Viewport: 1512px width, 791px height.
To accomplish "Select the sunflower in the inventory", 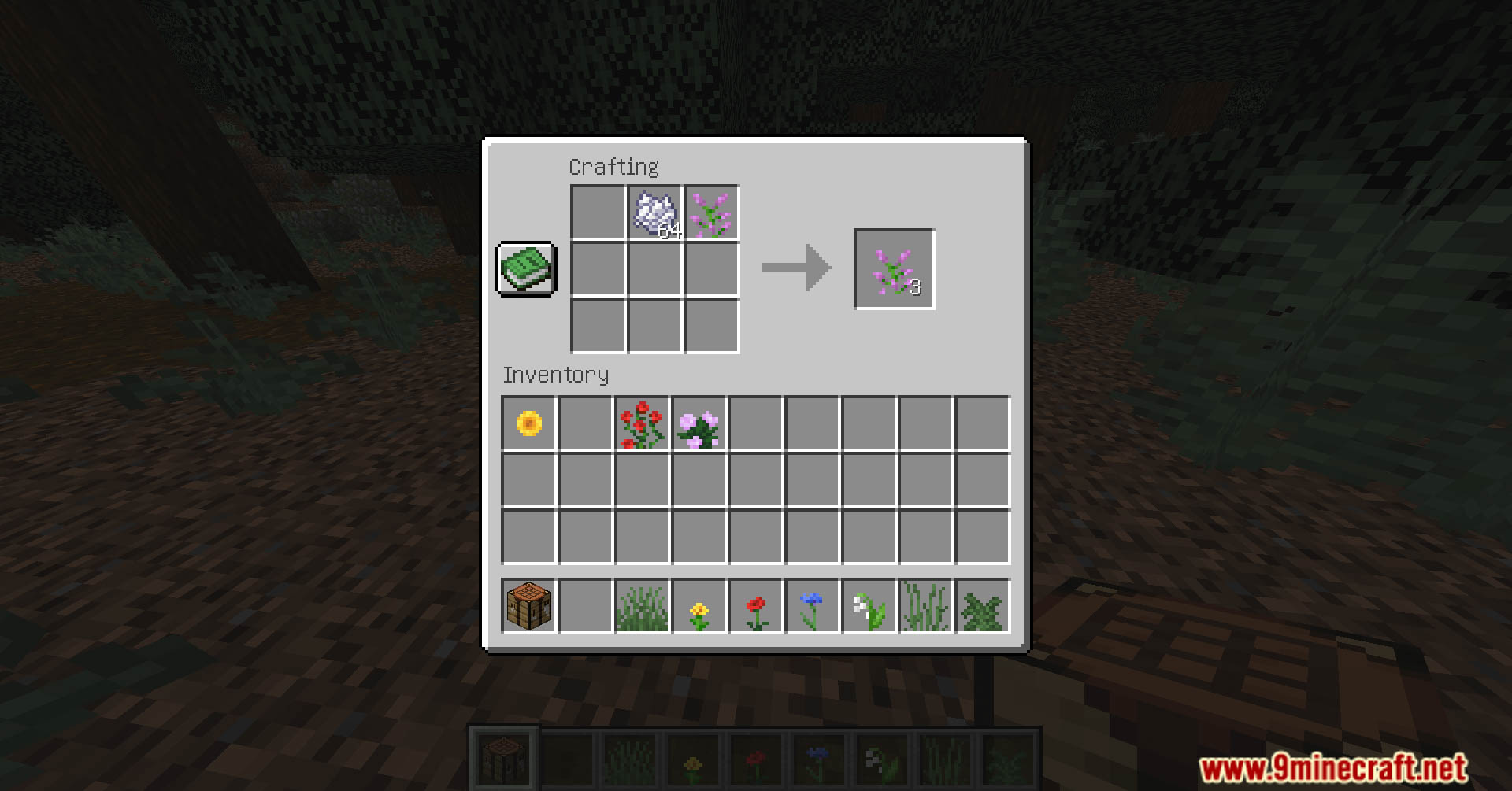I will [x=528, y=423].
